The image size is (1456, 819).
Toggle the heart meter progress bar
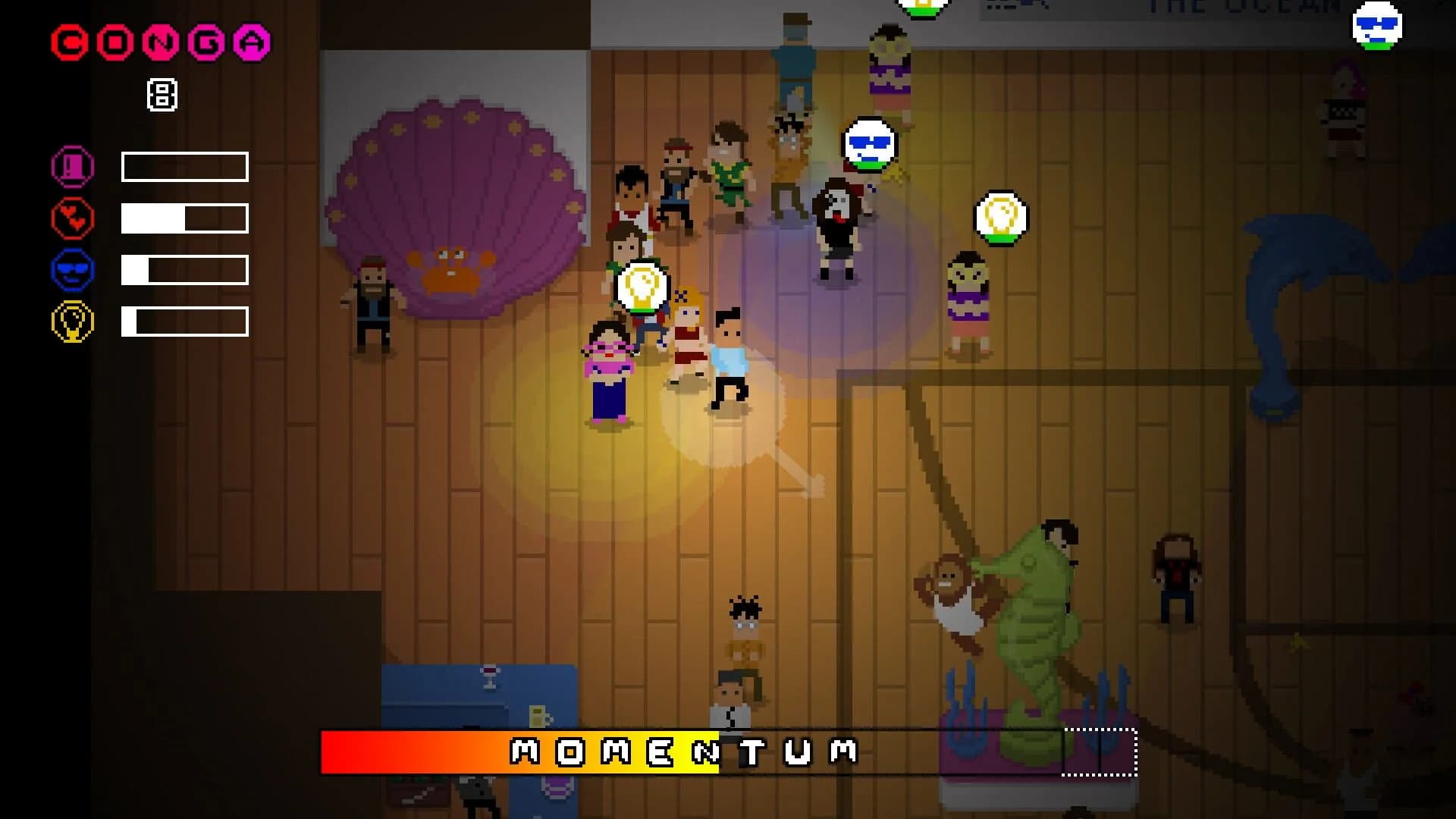tap(184, 218)
